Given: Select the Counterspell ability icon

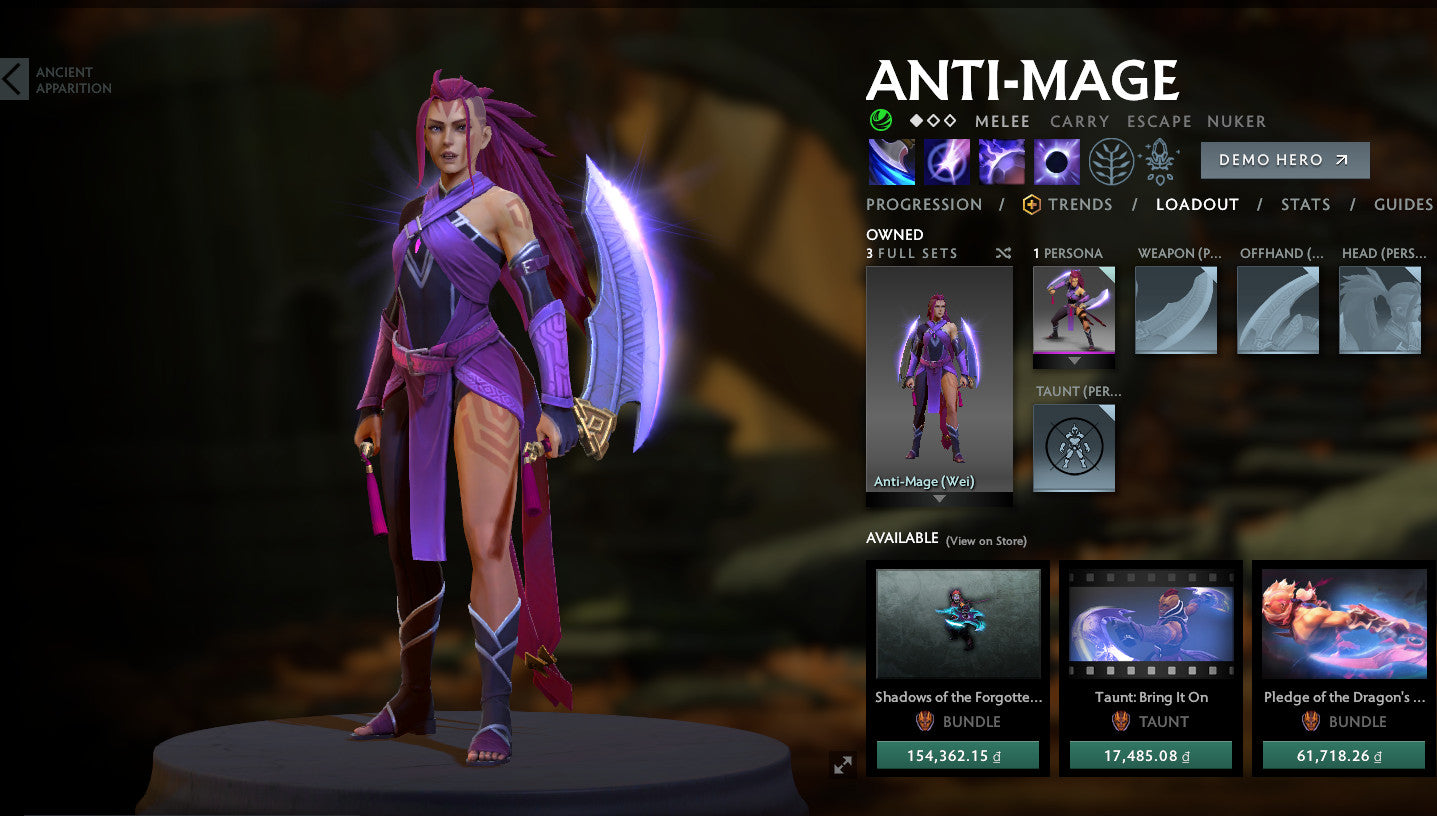Looking at the screenshot, I should click(x=1001, y=161).
